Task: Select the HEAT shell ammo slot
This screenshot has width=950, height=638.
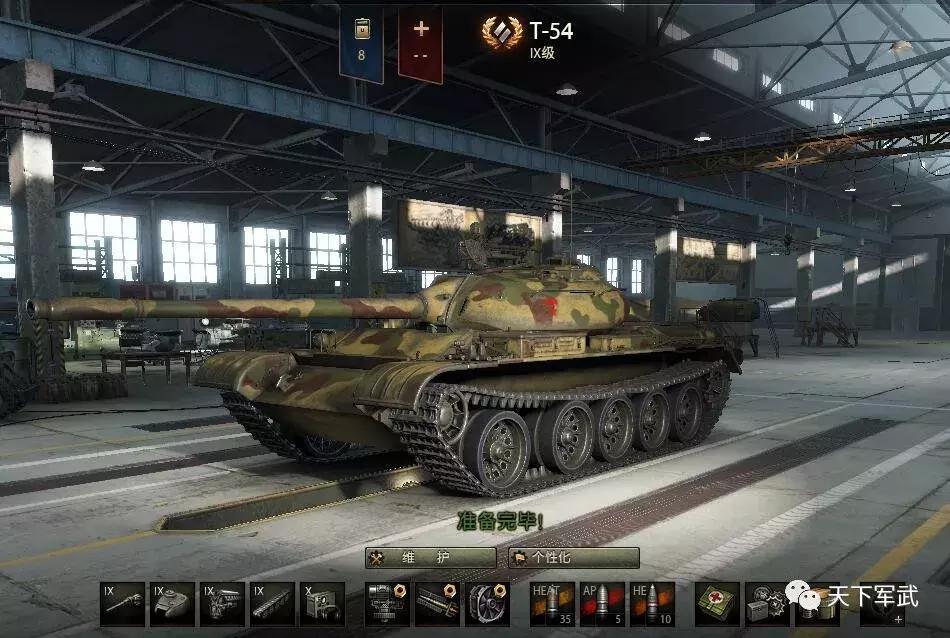Action: [x=552, y=604]
